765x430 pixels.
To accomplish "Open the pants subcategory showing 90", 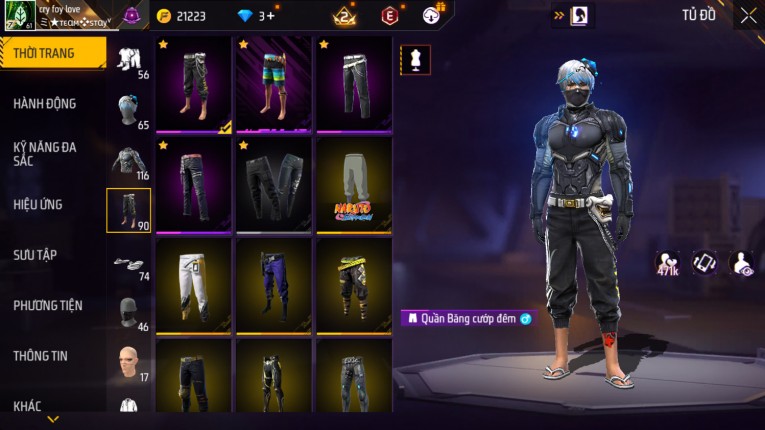I will point(129,210).
